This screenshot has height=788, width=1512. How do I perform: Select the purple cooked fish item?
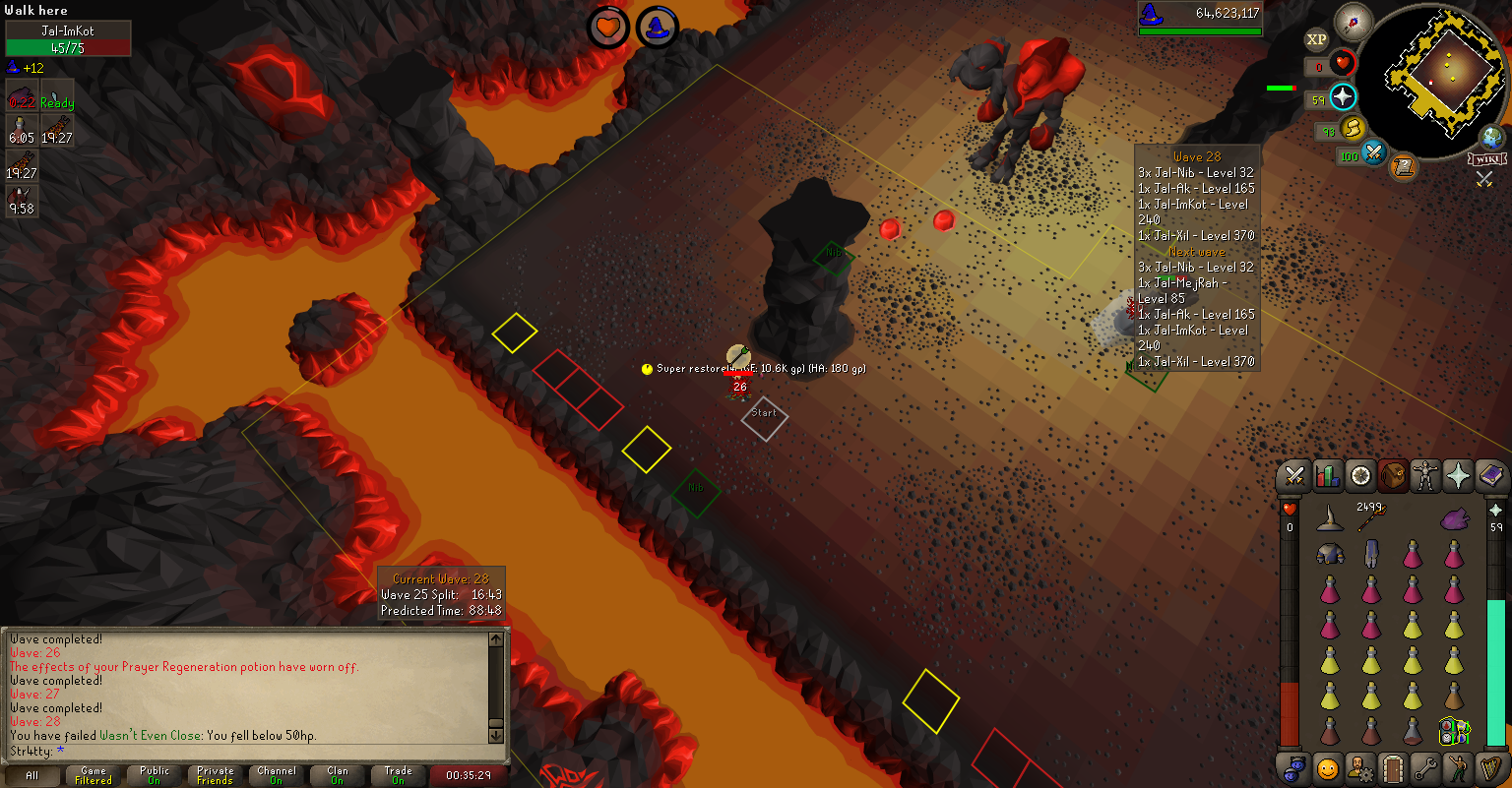[1454, 518]
